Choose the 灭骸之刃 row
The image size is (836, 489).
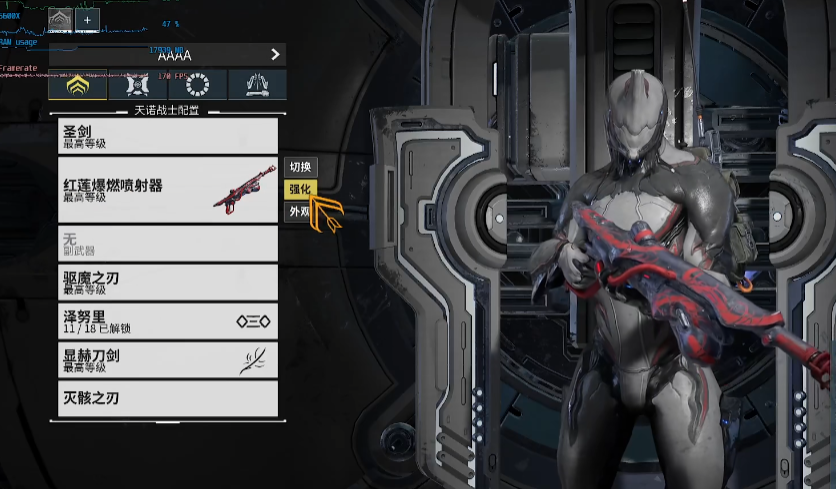click(x=167, y=398)
